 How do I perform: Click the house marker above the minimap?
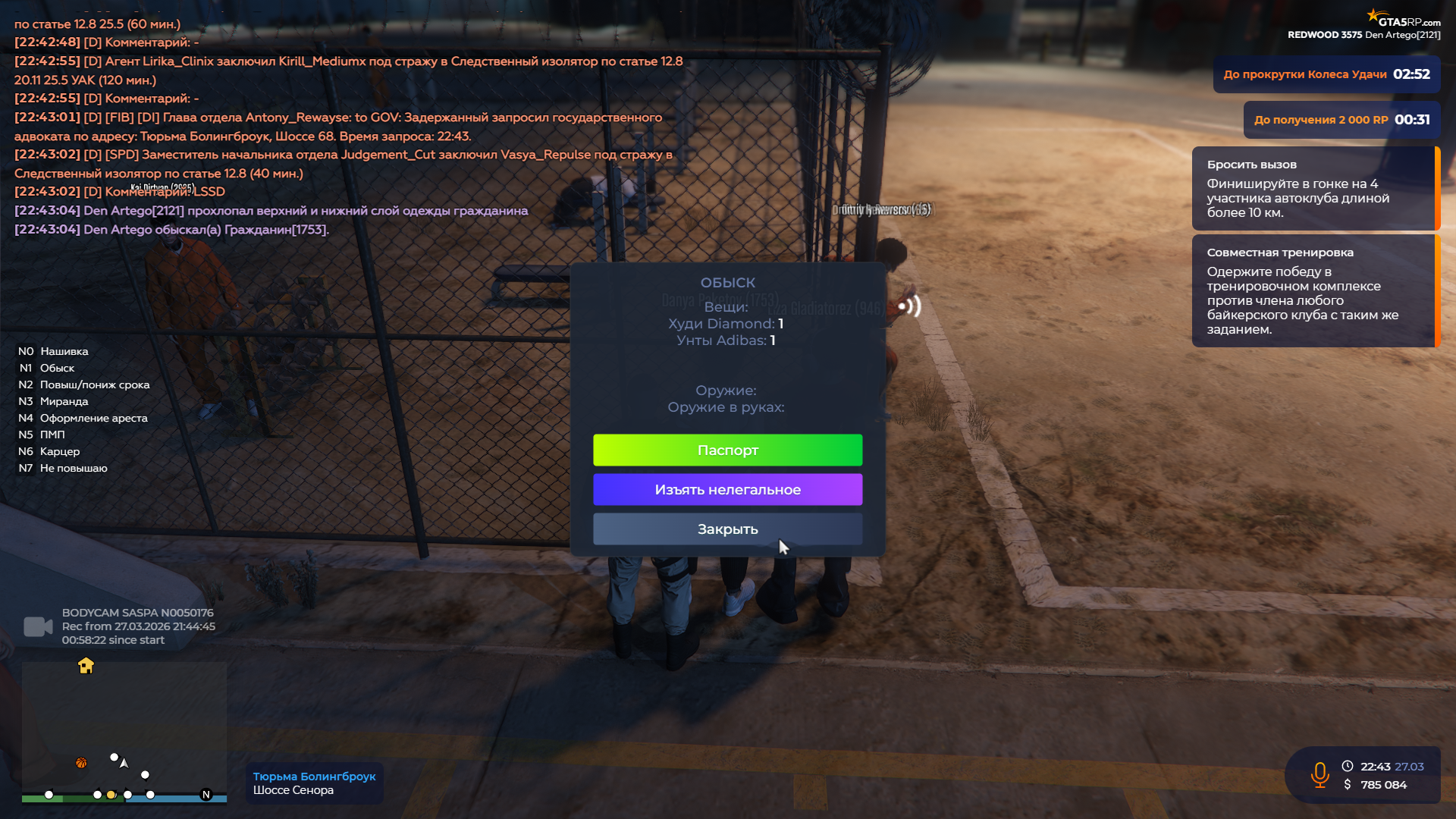coord(86,666)
